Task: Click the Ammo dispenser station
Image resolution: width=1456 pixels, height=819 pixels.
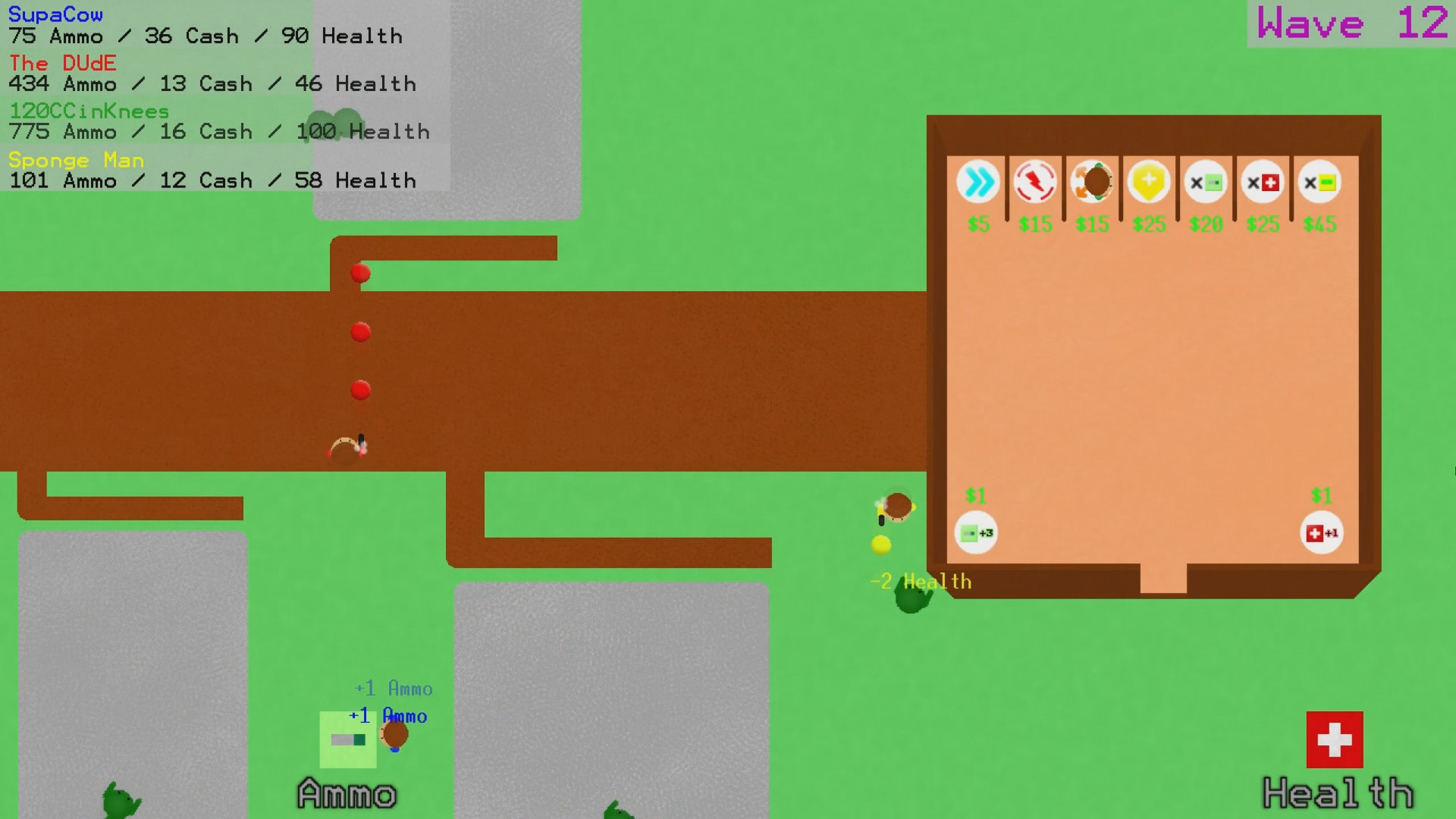Action: [347, 739]
